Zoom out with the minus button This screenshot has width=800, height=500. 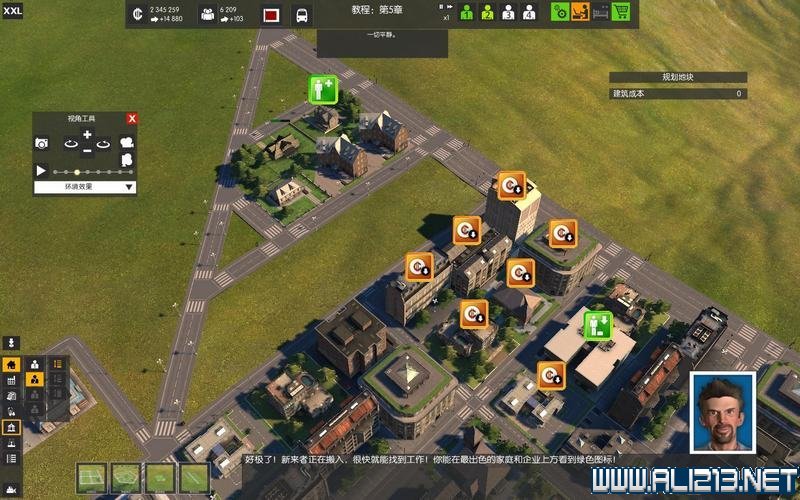pyautogui.click(x=87, y=151)
